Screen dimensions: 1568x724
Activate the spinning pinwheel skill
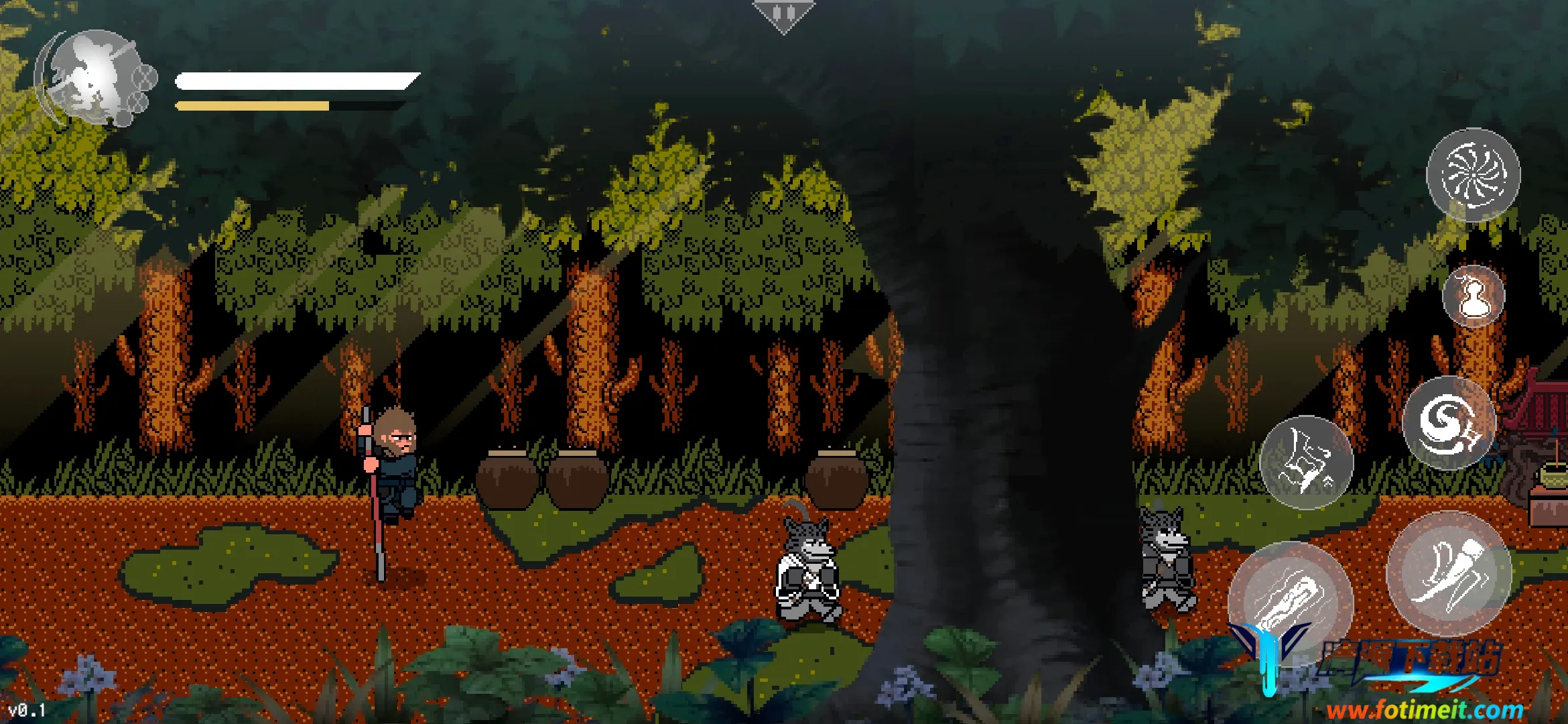point(1473,175)
